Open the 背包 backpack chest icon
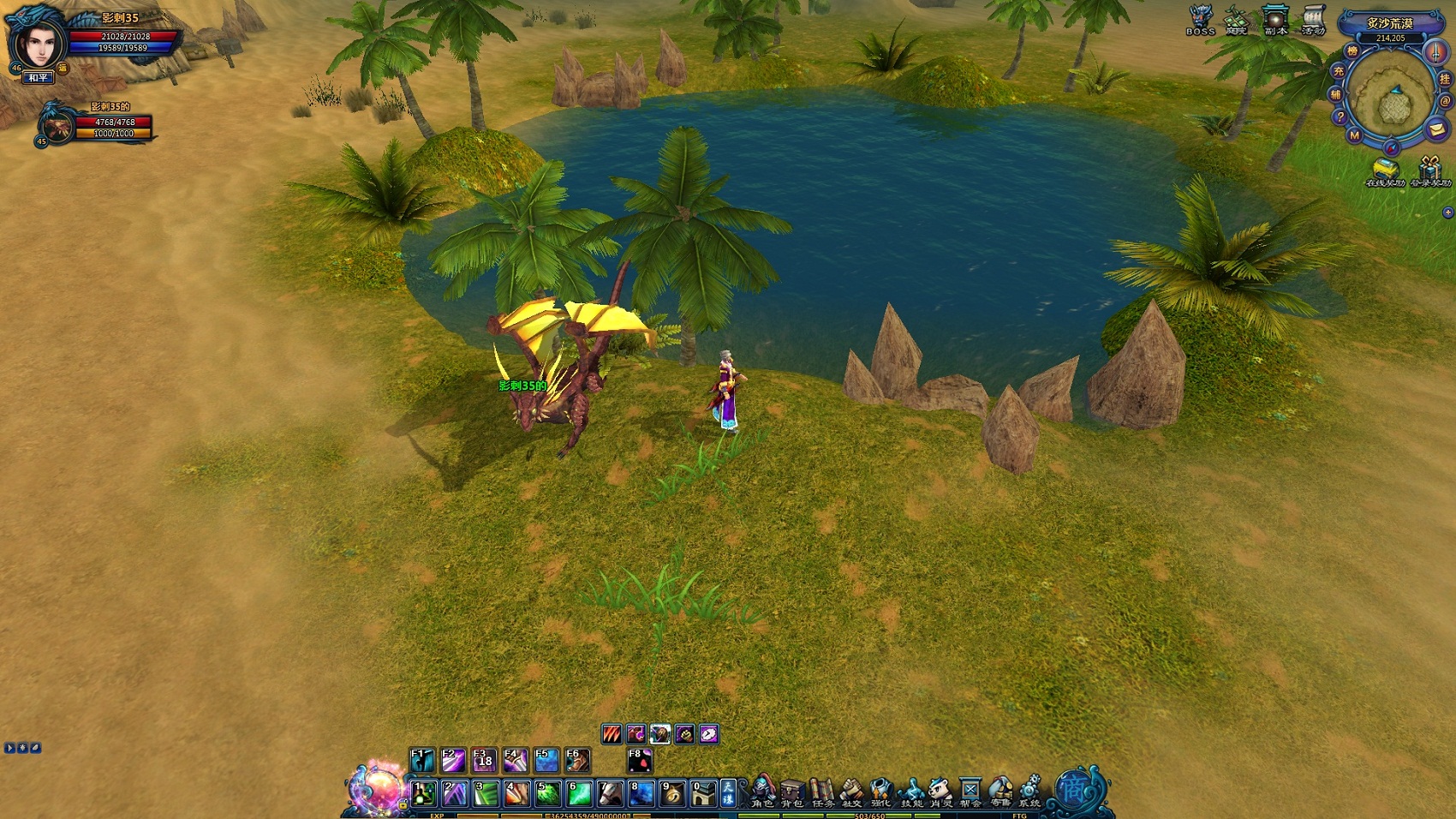 click(x=792, y=792)
